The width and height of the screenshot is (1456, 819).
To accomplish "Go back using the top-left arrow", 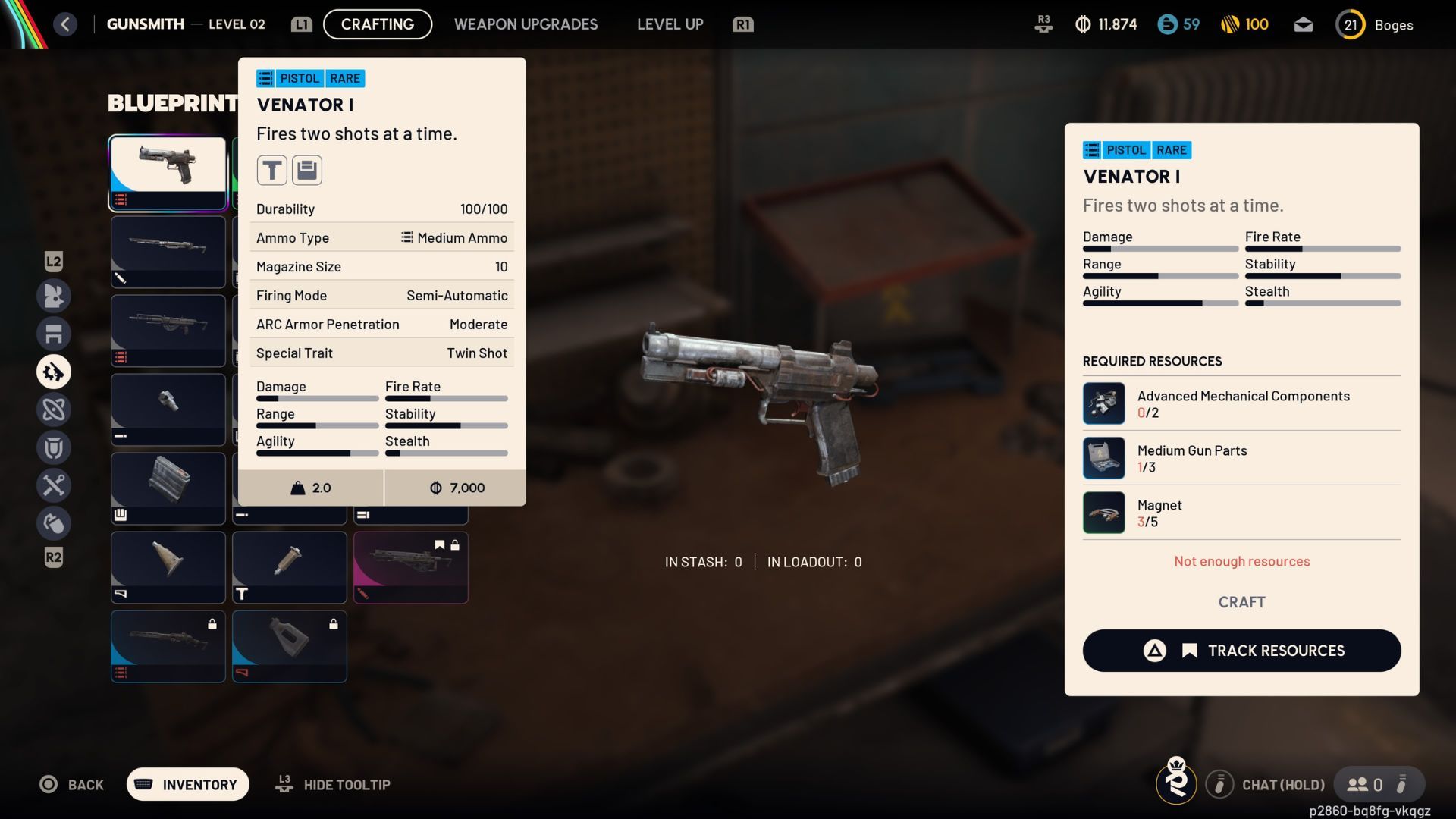I will [x=65, y=24].
